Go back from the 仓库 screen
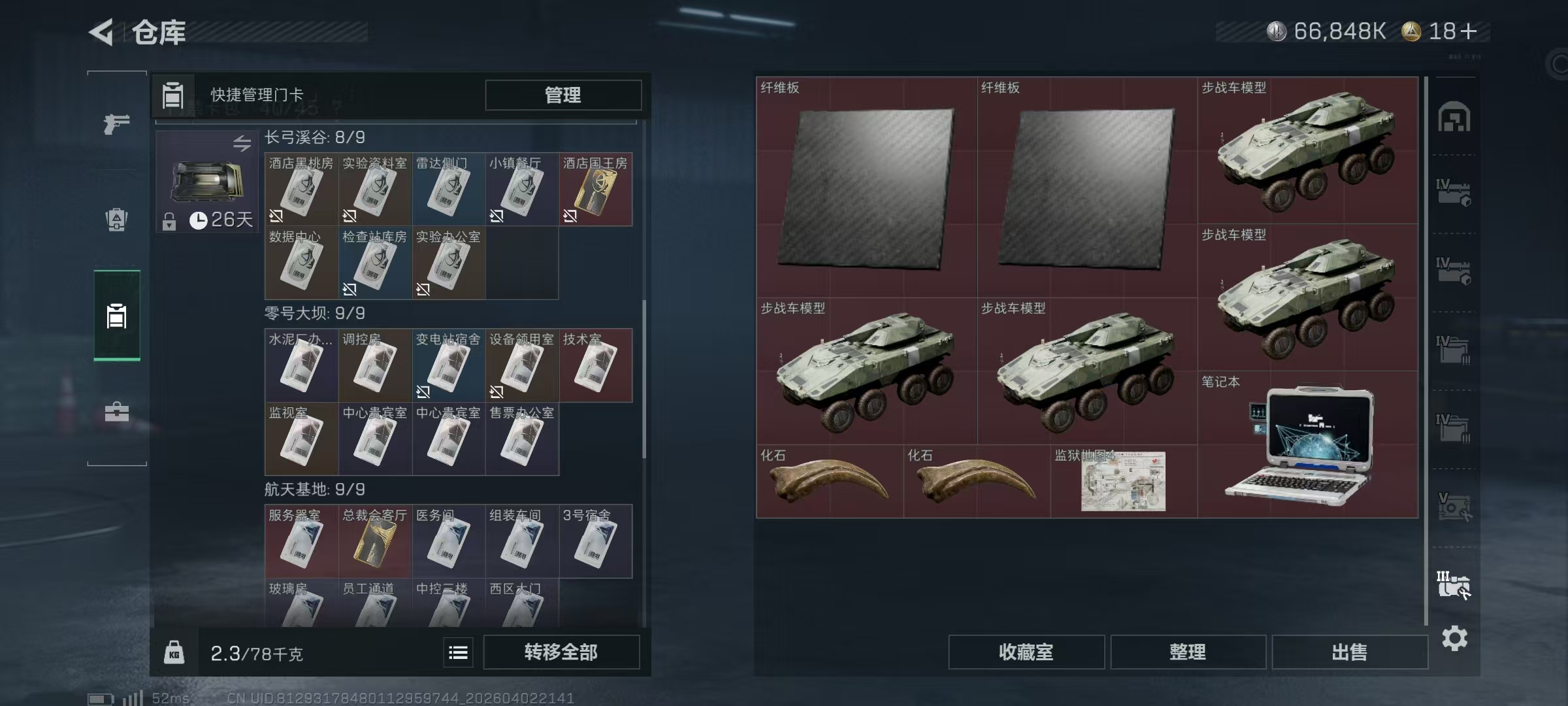Viewport: 1568px width, 706px height. [103, 32]
